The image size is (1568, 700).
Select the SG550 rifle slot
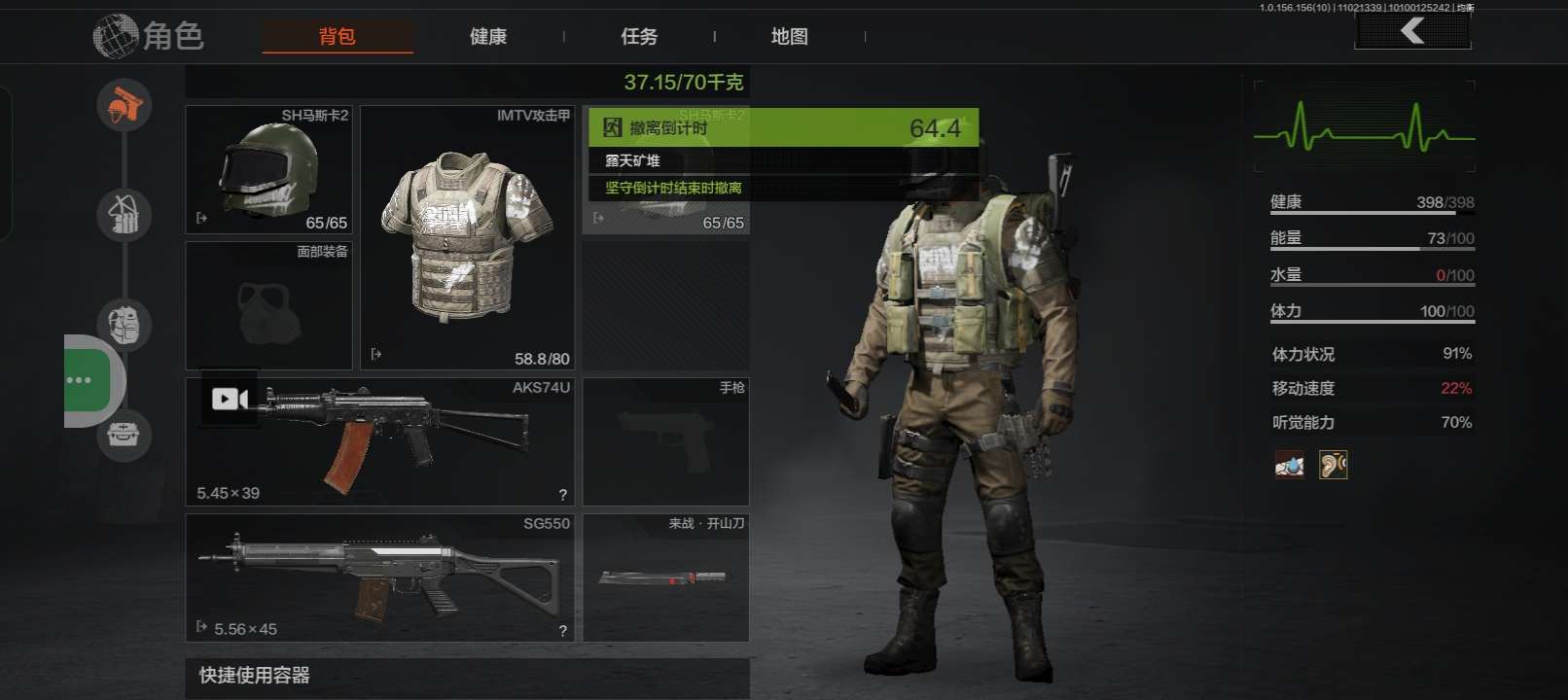(379, 577)
